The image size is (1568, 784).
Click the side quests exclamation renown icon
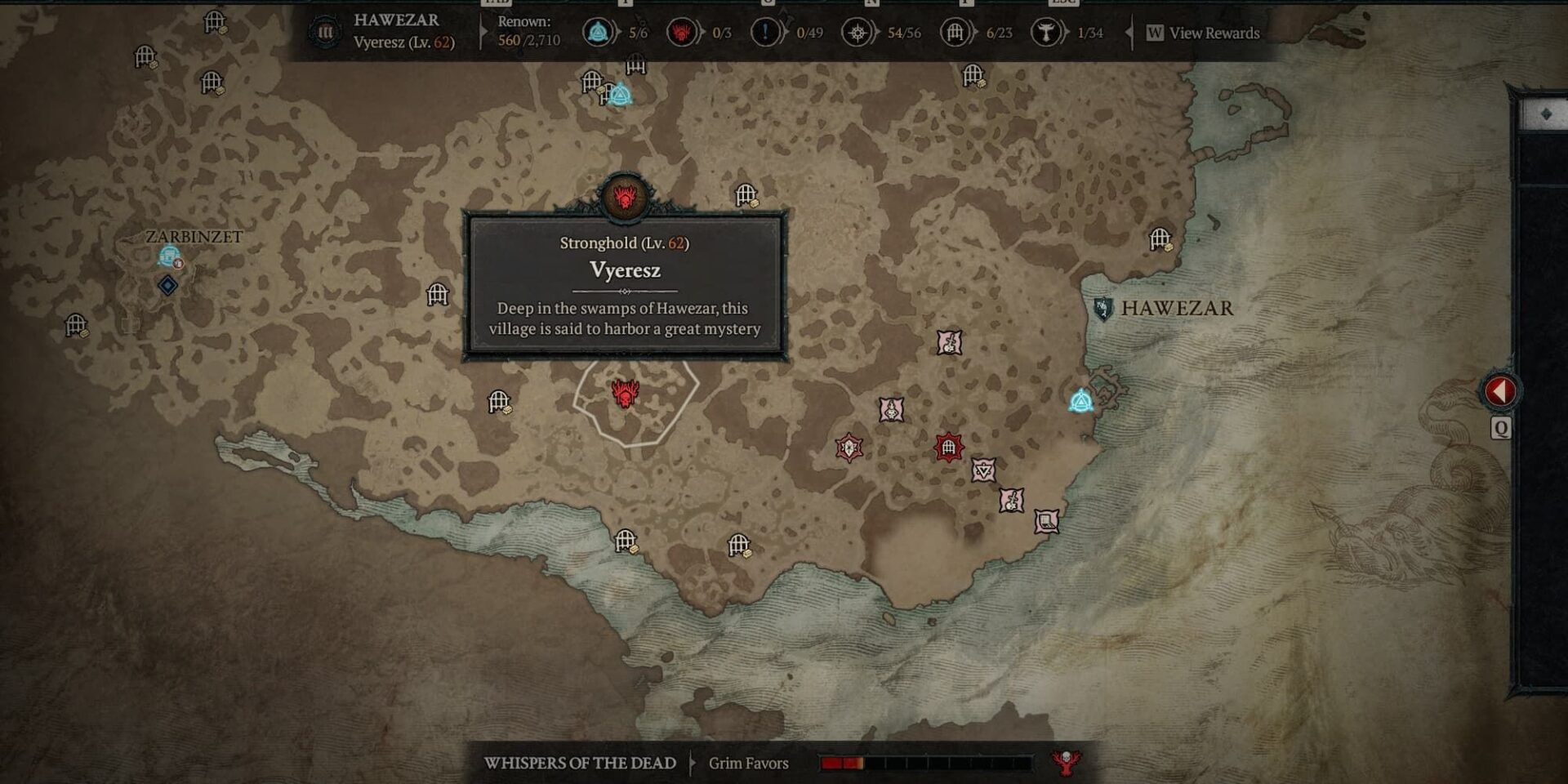765,33
